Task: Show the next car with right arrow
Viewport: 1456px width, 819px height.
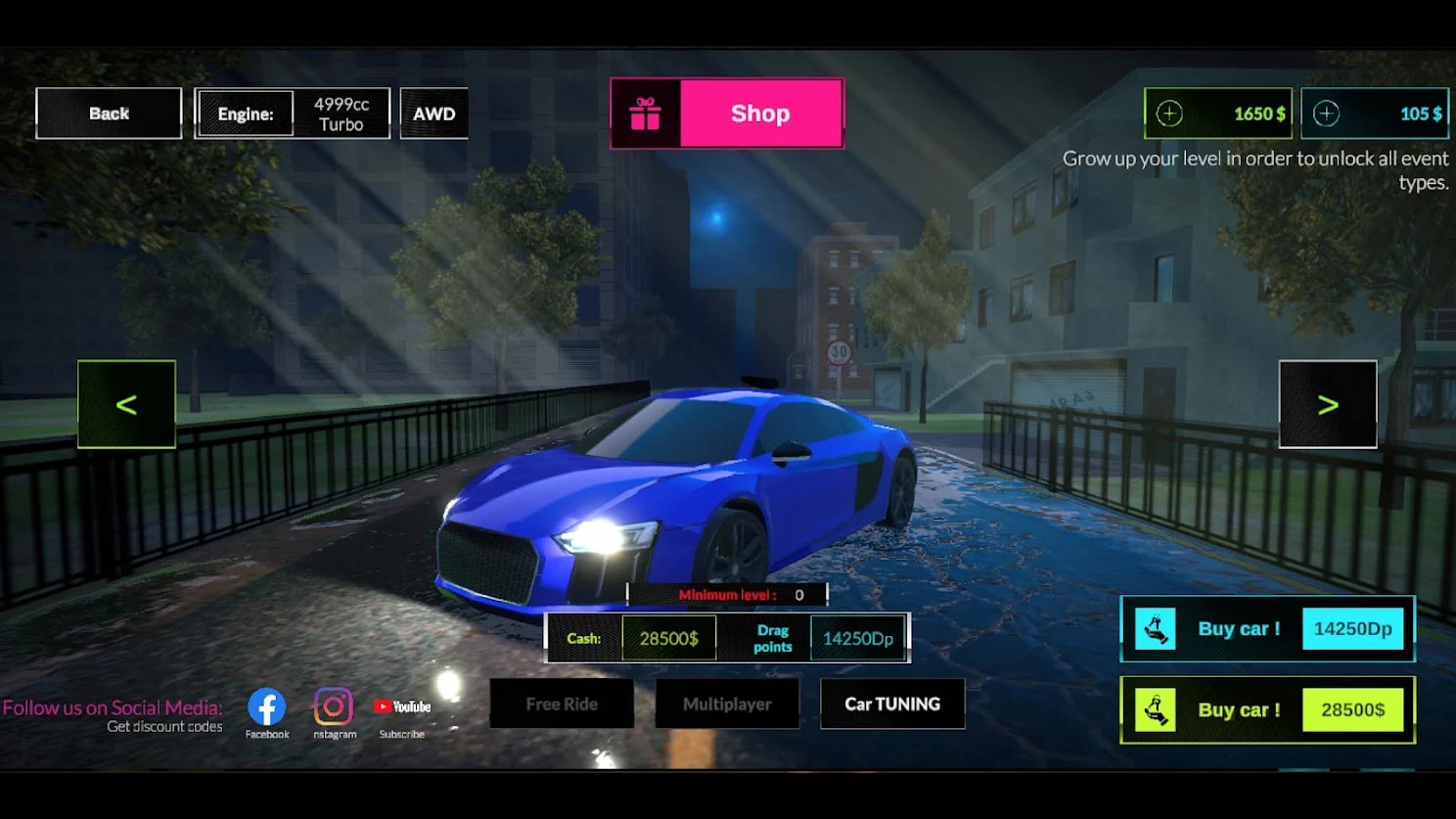Action: click(x=1327, y=404)
